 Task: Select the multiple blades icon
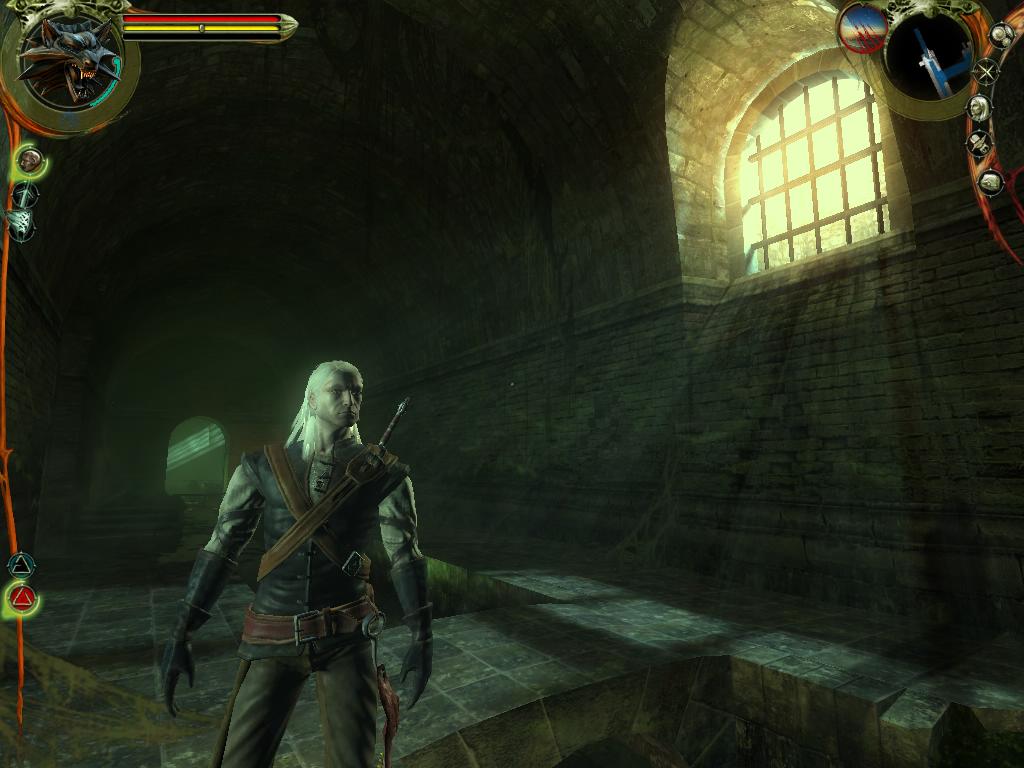click(x=22, y=221)
